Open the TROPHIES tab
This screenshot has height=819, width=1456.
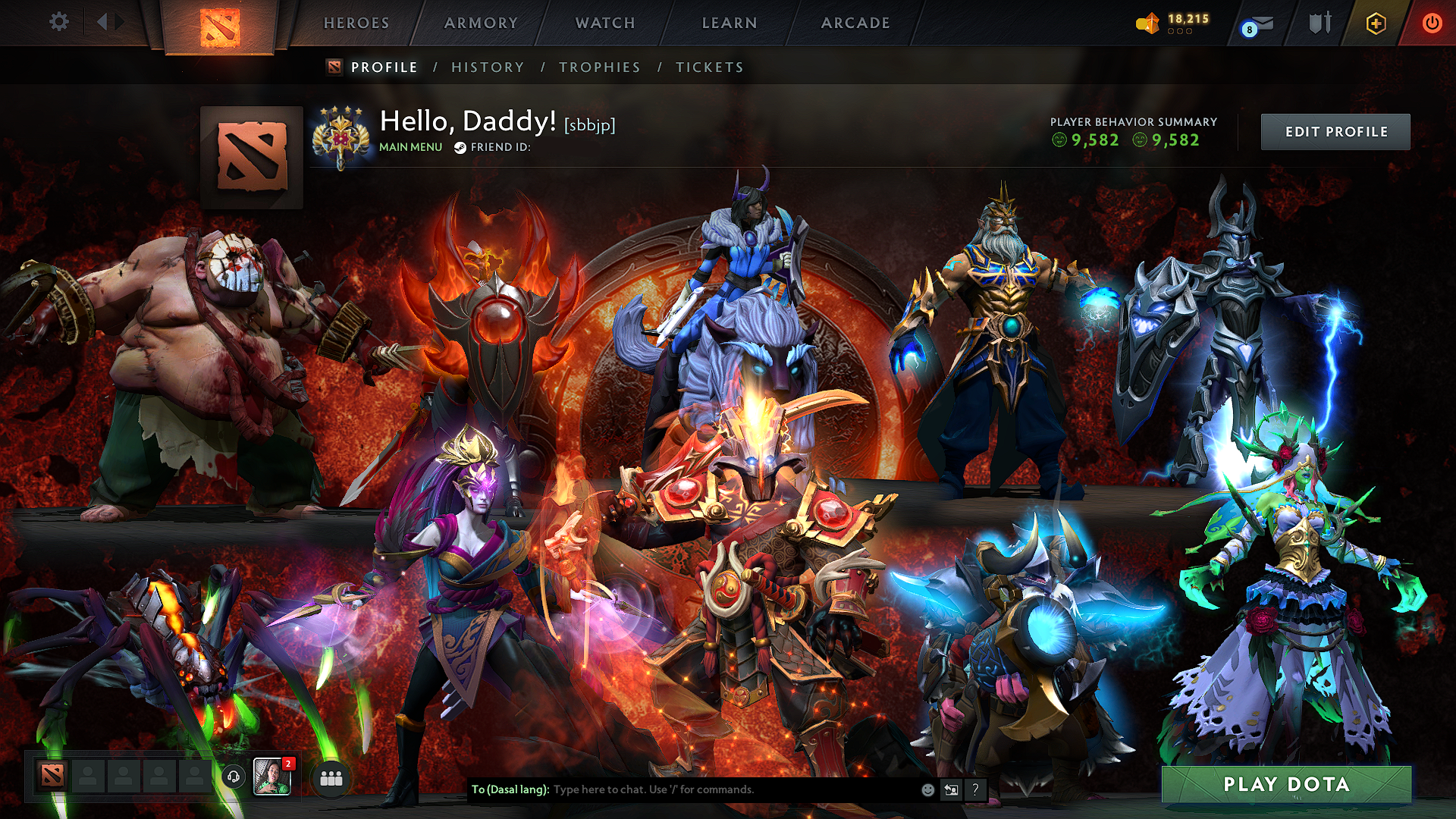[599, 67]
